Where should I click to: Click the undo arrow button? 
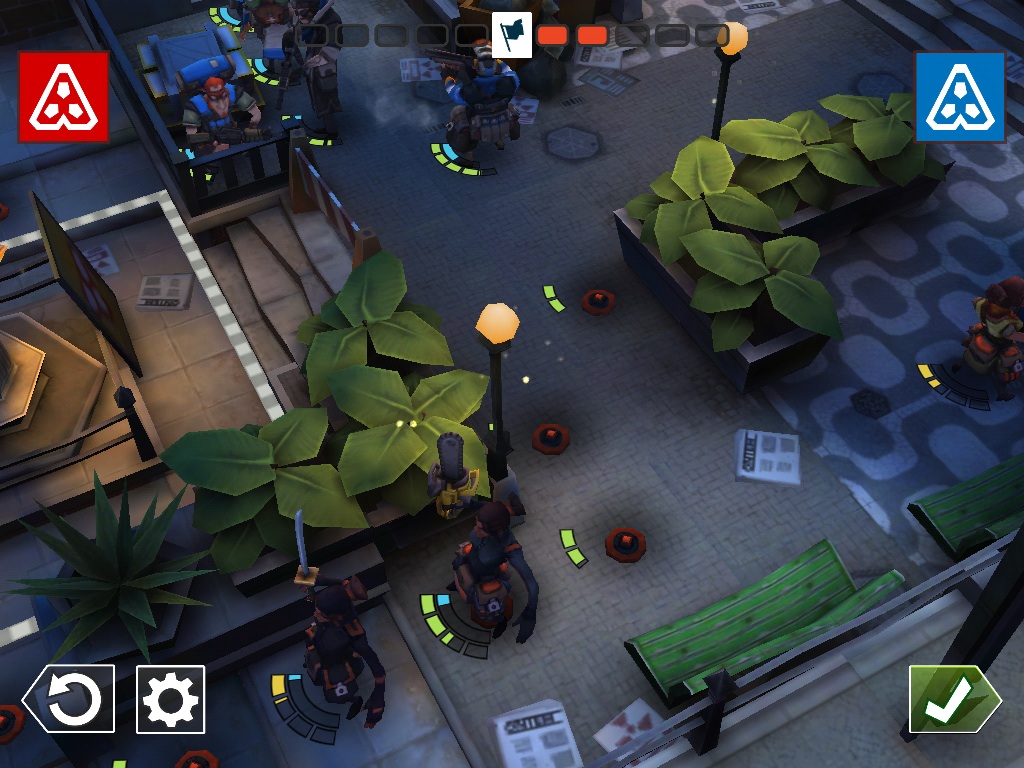click(70, 699)
